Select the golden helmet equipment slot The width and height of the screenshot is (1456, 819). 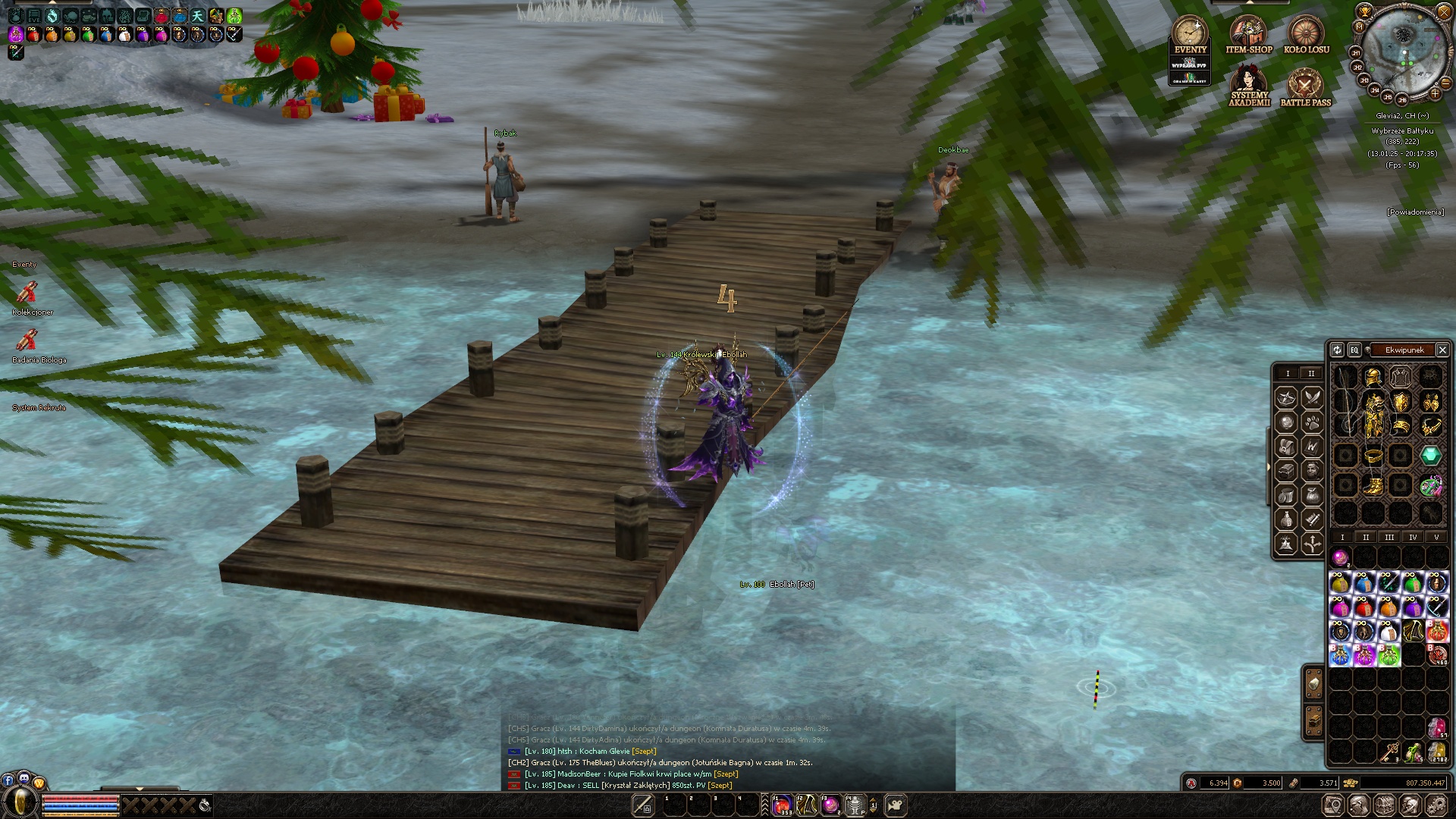click(1373, 376)
